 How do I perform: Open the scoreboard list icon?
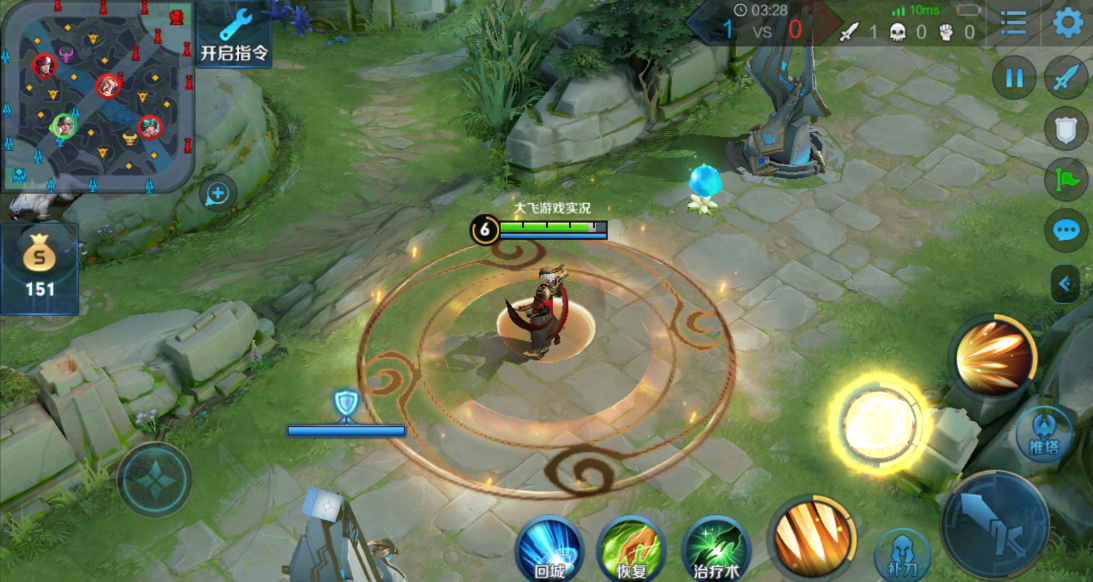tap(1014, 23)
